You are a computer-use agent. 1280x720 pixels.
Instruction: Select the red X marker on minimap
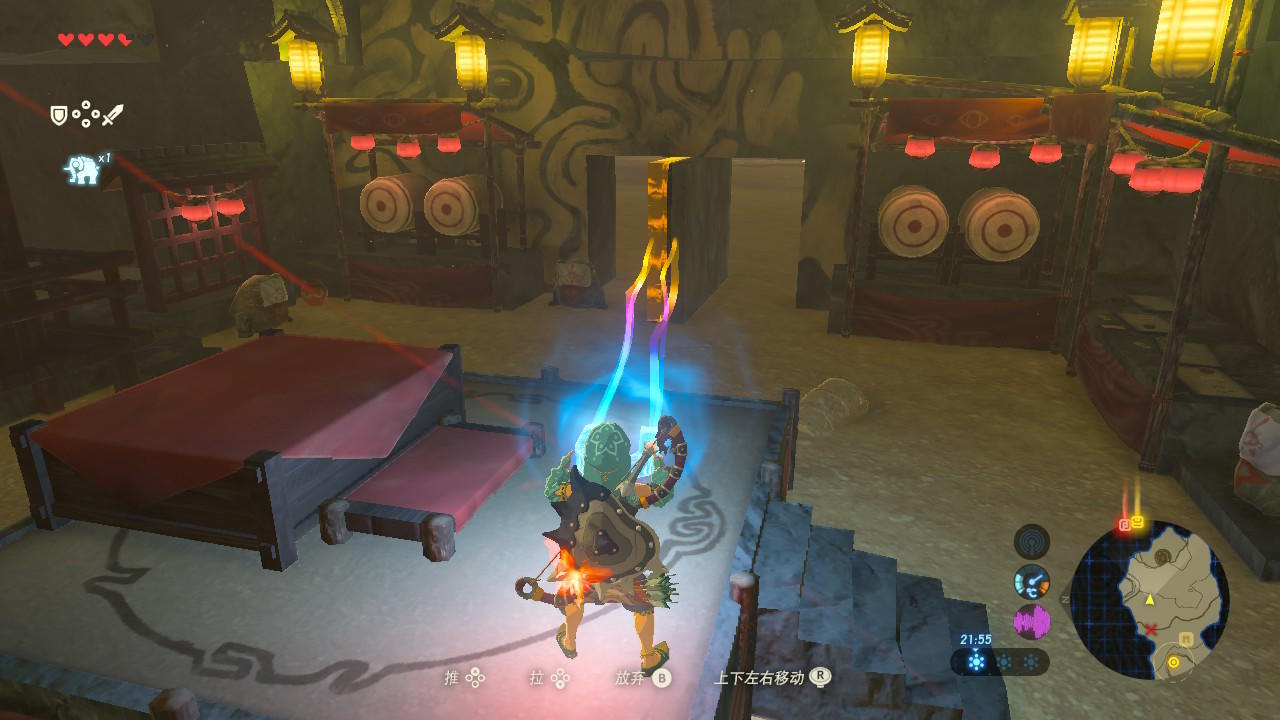(x=1152, y=629)
